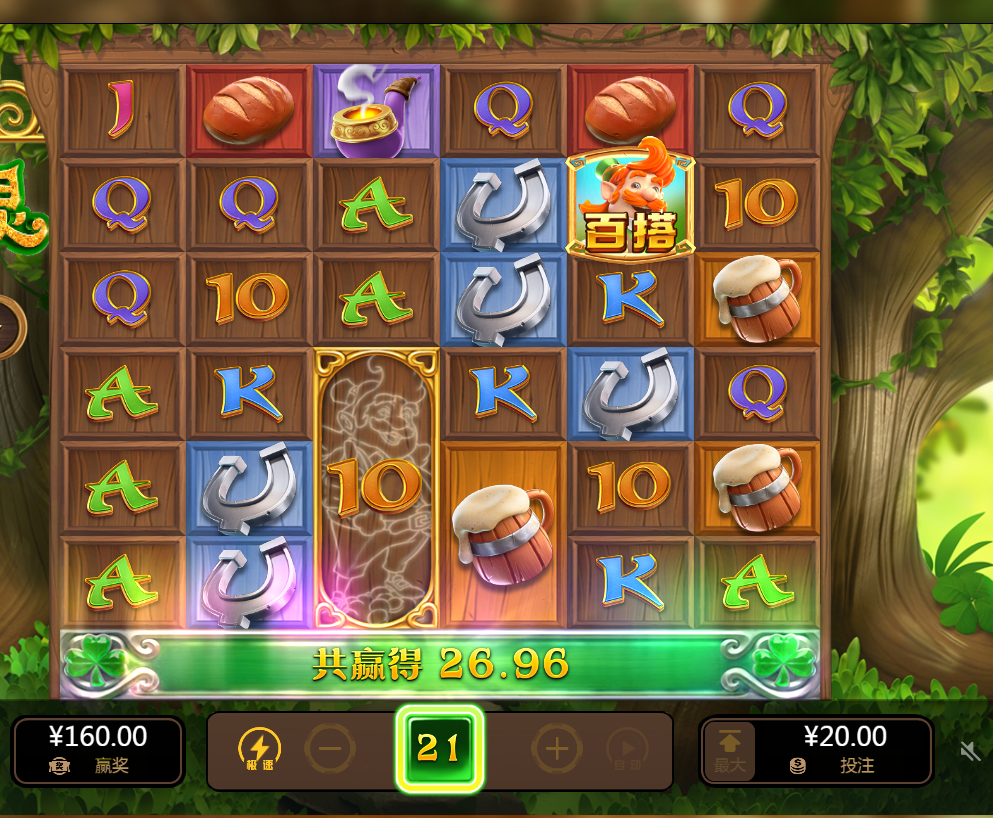Screen dimensions: 993x818
Task: Start auto spin with the play icon
Action: 627,749
